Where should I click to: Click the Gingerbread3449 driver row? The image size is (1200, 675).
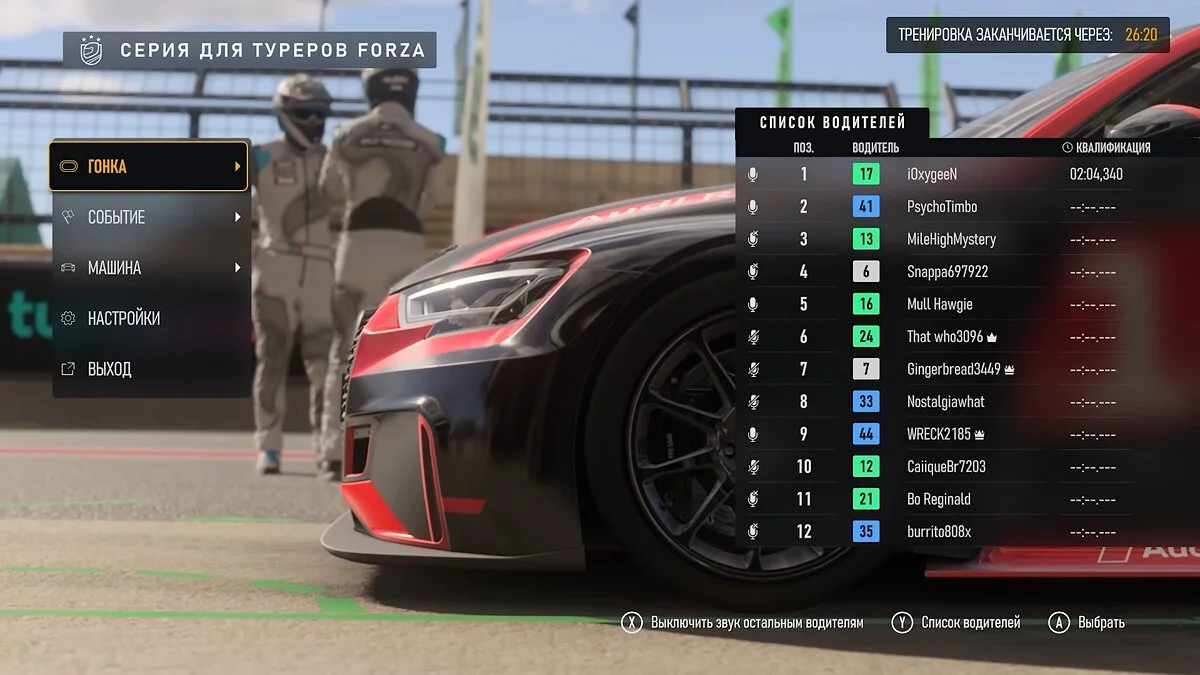[953, 369]
